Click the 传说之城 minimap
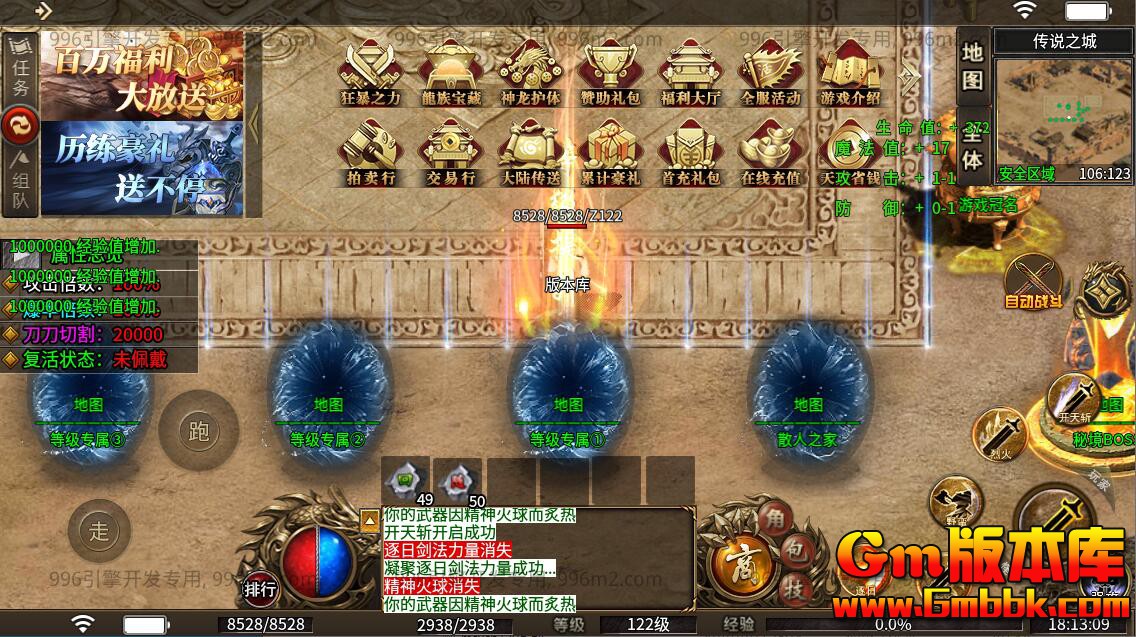This screenshot has width=1136, height=637. [1064, 112]
